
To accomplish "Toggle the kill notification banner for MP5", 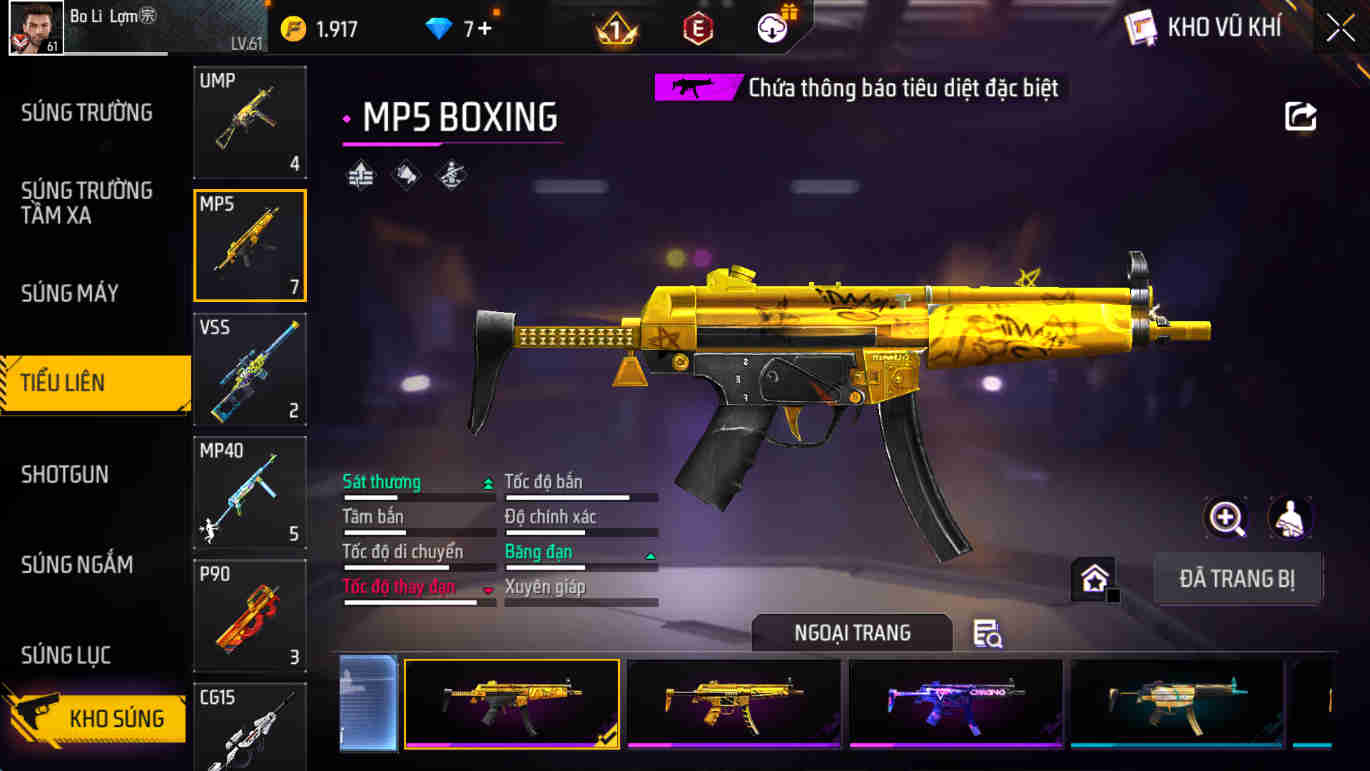I will (856, 88).
